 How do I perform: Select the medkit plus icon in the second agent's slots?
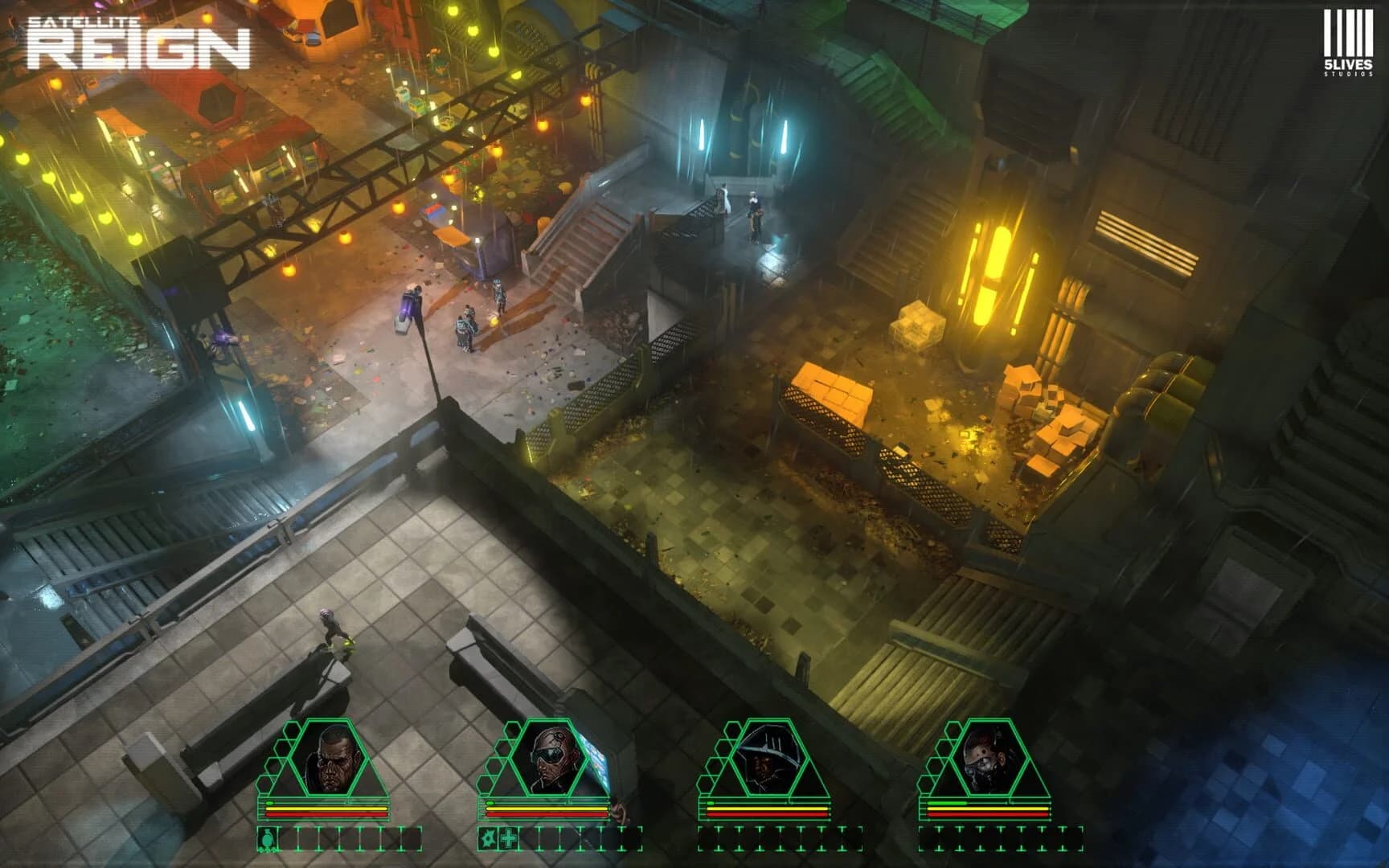click(509, 839)
